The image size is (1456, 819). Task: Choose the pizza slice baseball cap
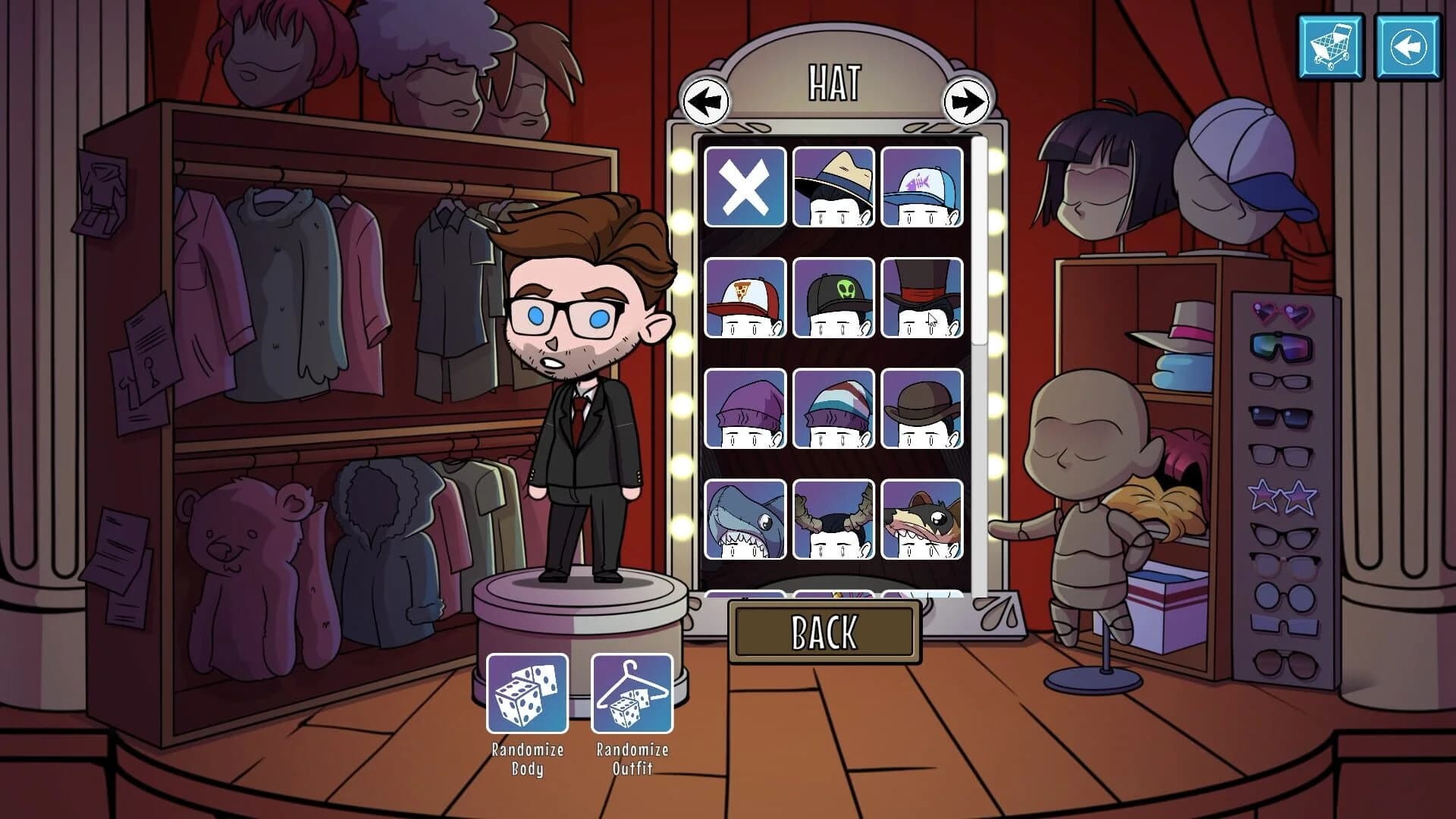[746, 298]
